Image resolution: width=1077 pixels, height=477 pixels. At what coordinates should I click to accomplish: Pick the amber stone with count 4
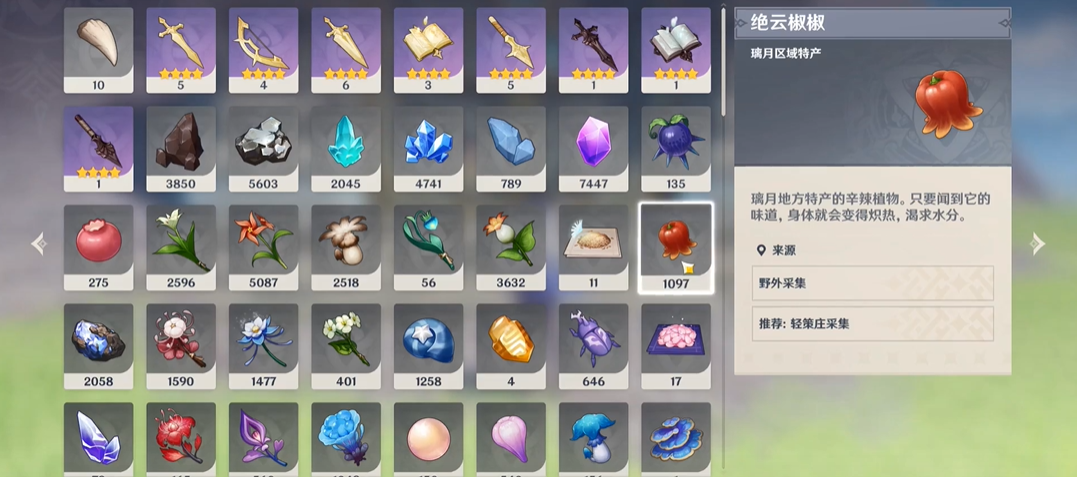[x=511, y=339]
